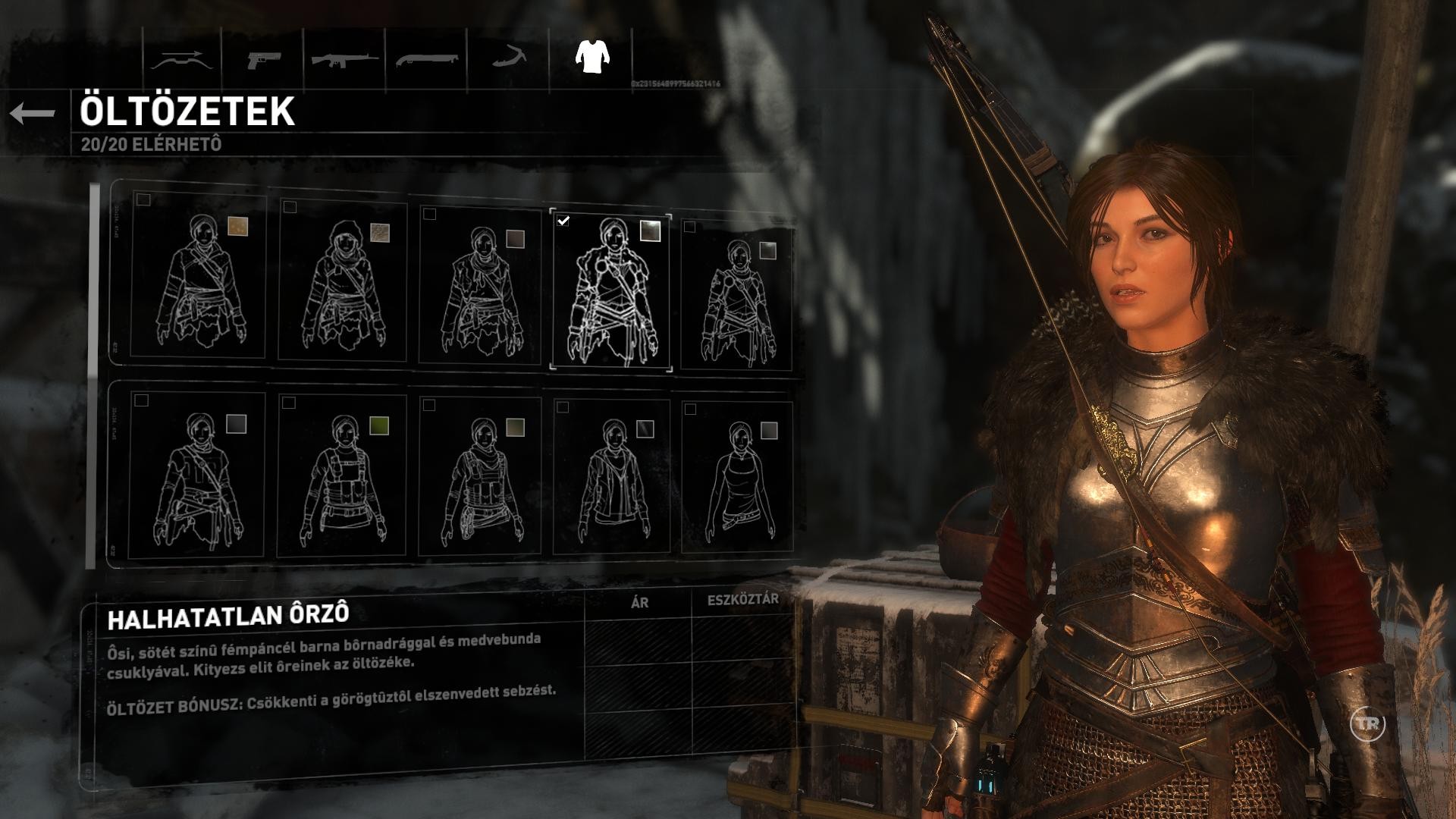Switch to the shotgun tab
Viewport: 1456px width, 819px height.
click(426, 59)
